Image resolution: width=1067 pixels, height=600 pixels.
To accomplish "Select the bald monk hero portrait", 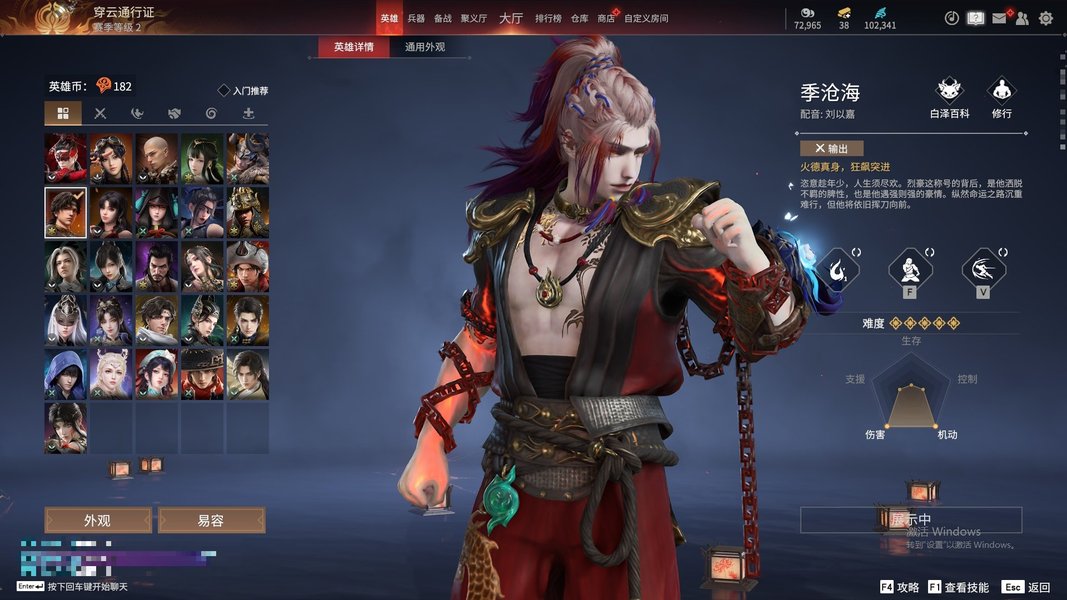I will 157,158.
